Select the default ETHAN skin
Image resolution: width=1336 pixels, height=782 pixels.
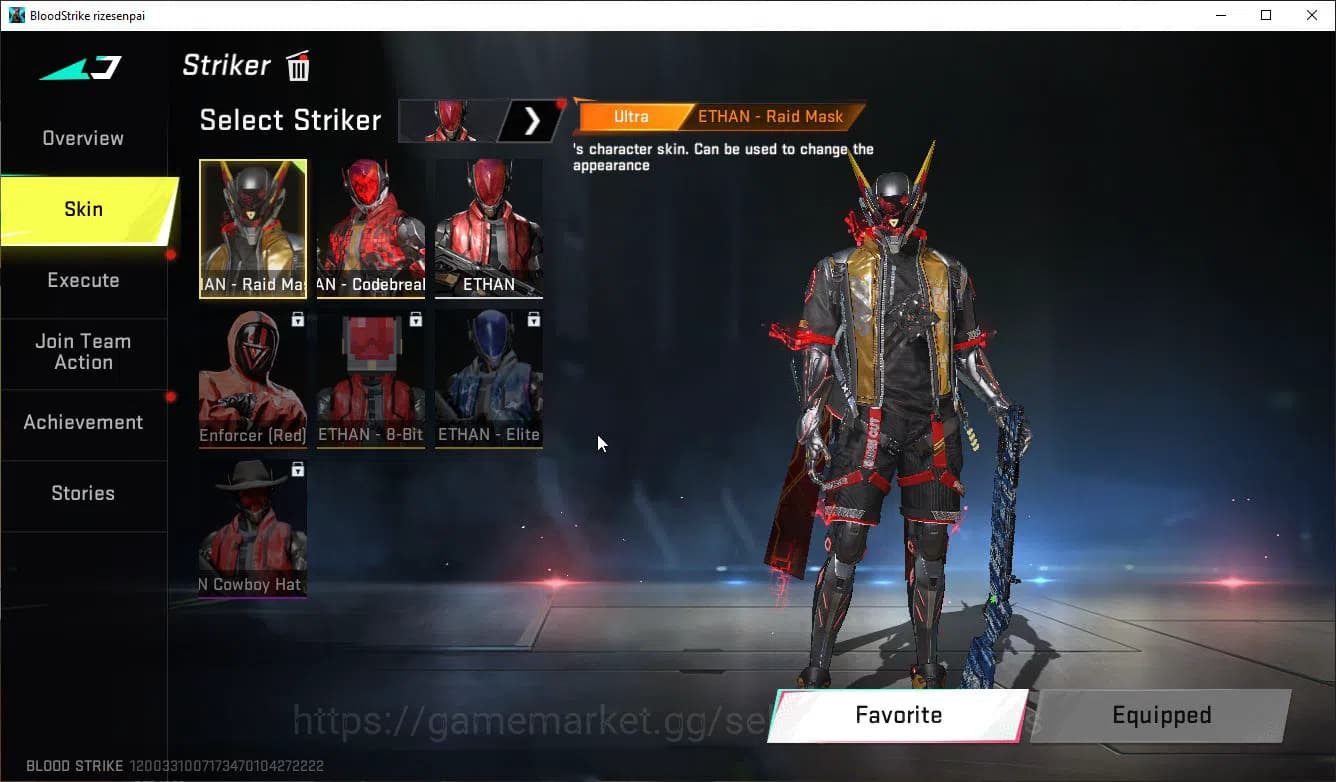(488, 228)
